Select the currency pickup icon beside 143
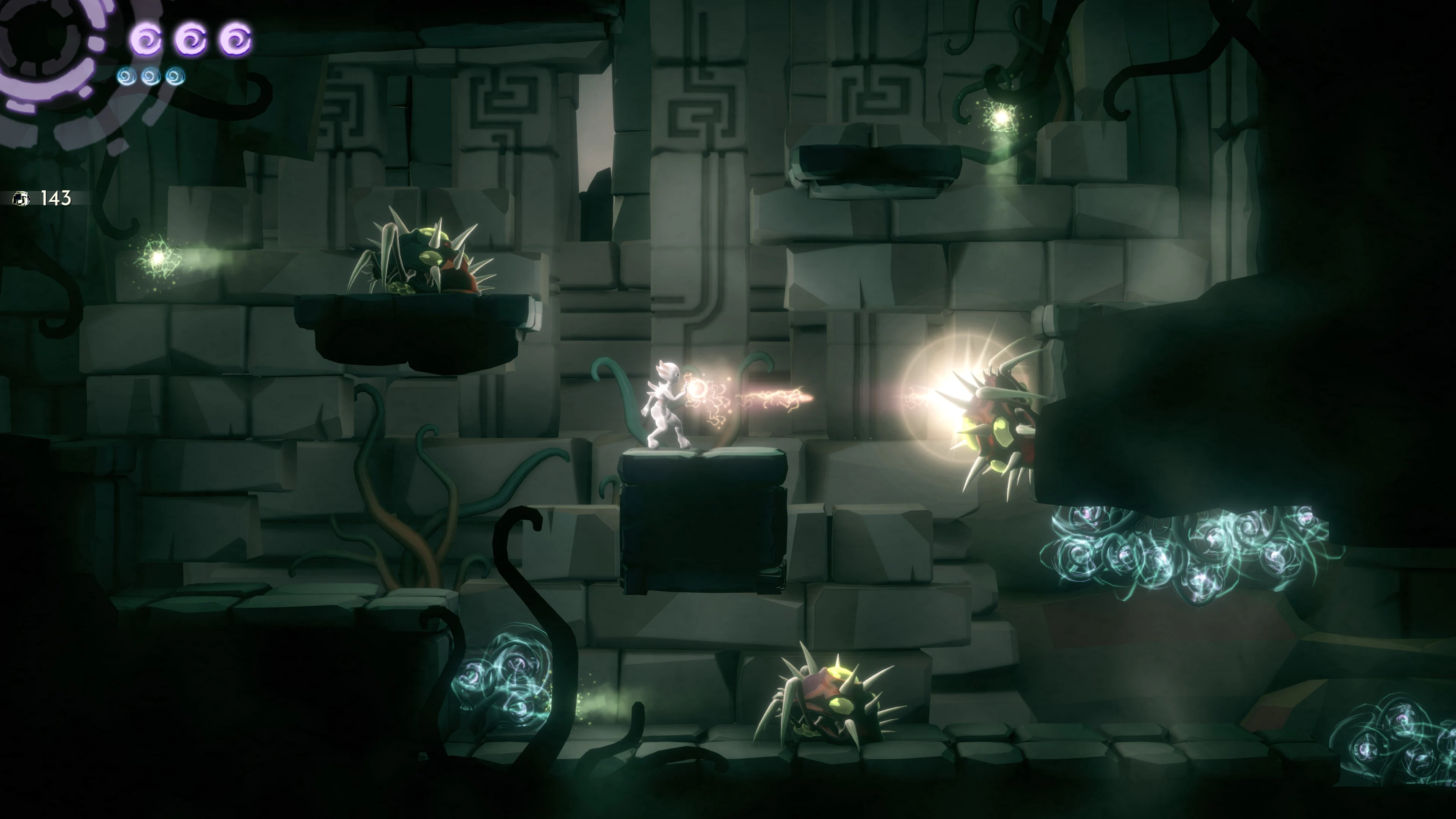 [x=21, y=198]
